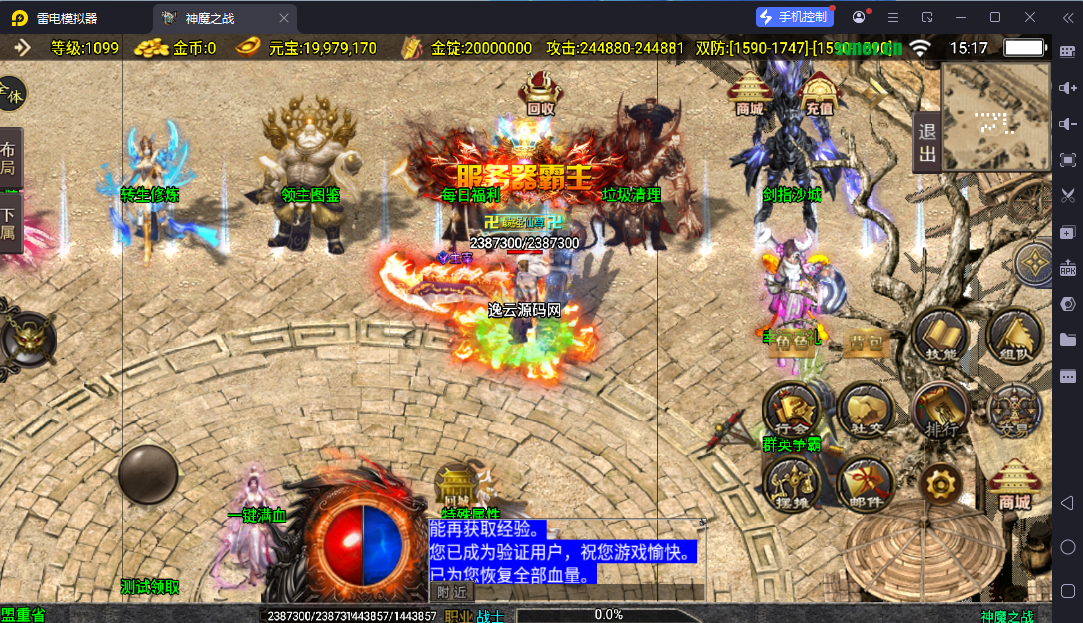1083x623 pixels.
Task: Open the 社交 social handshake icon
Action: click(866, 408)
